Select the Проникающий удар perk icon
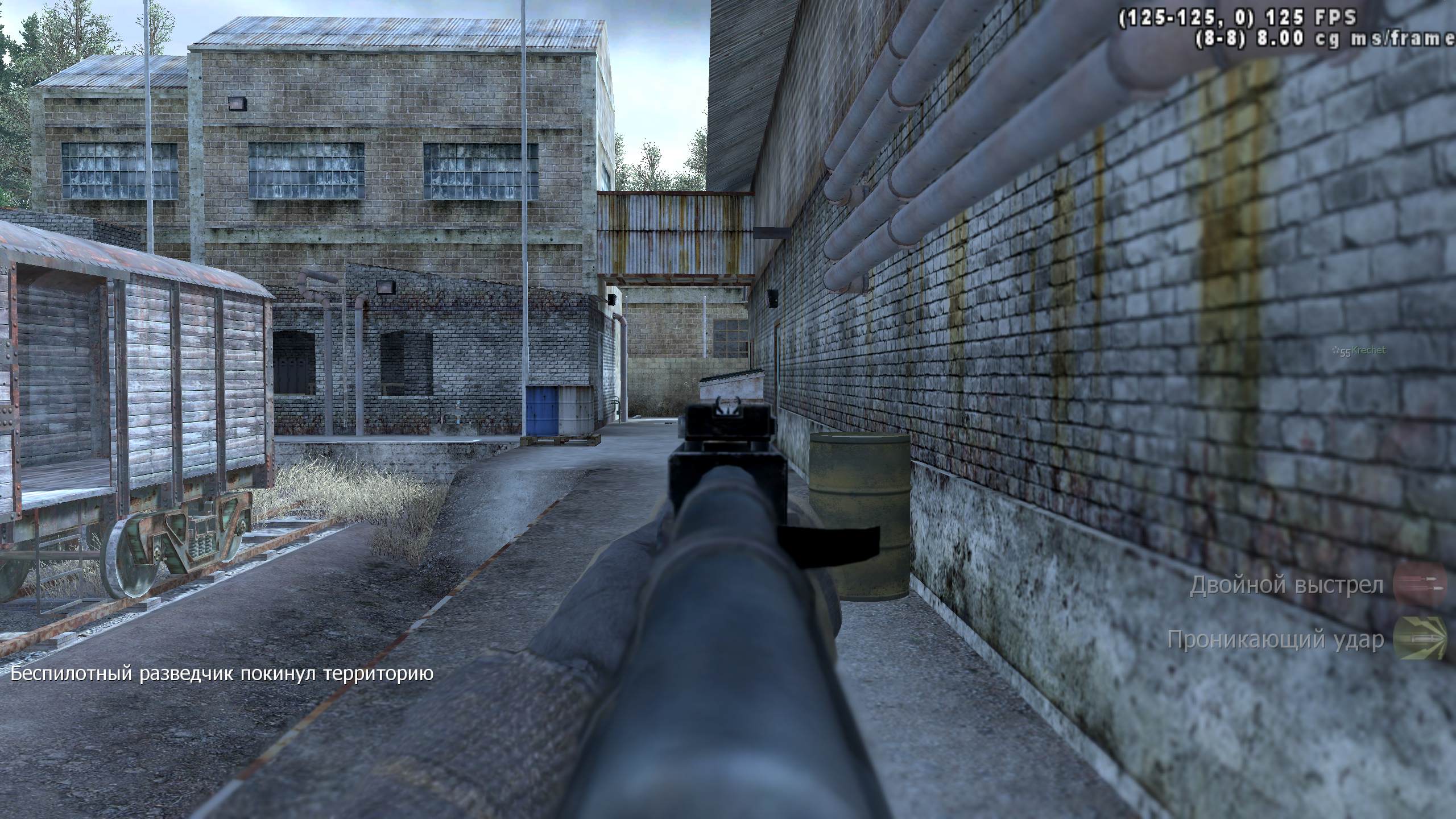This screenshot has width=1456, height=819. (1421, 639)
